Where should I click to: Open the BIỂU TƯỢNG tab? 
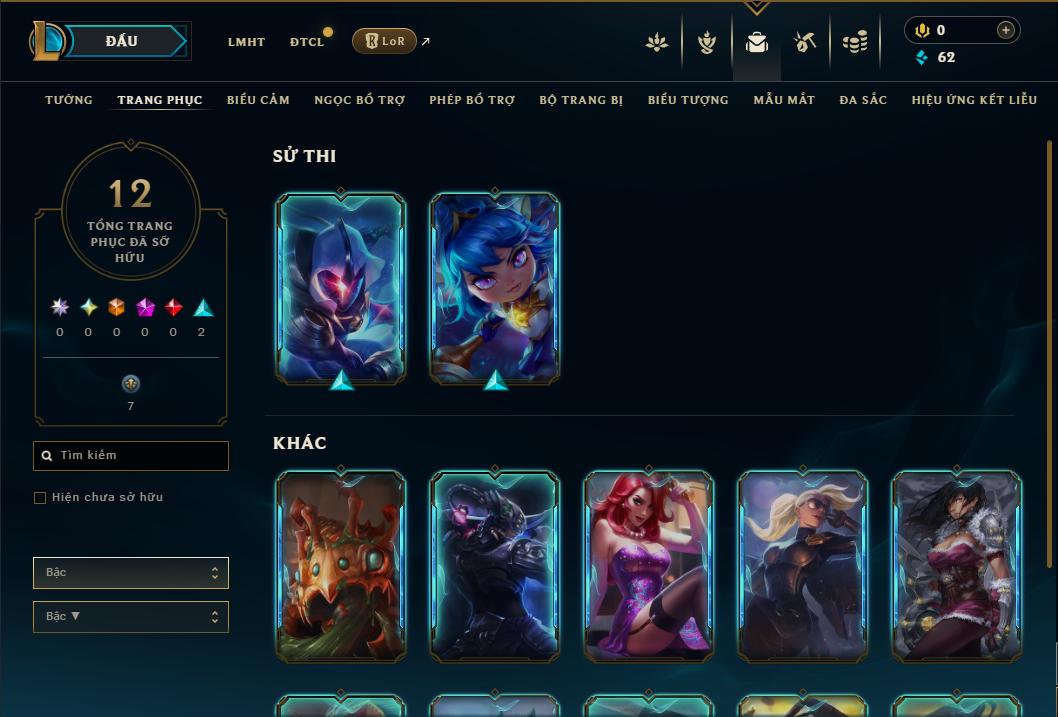click(x=688, y=100)
